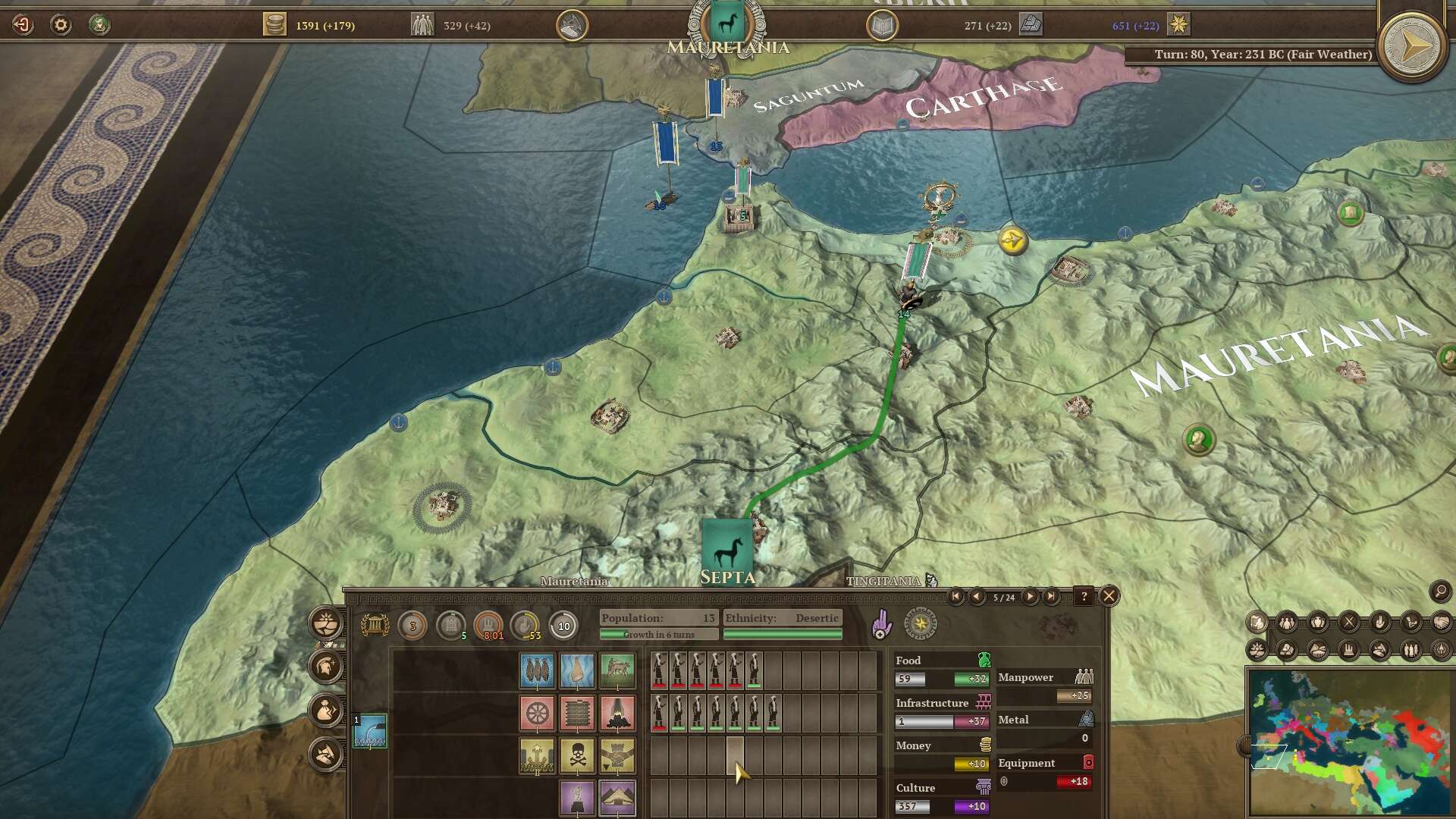Close the Septa region panel

tap(1109, 596)
